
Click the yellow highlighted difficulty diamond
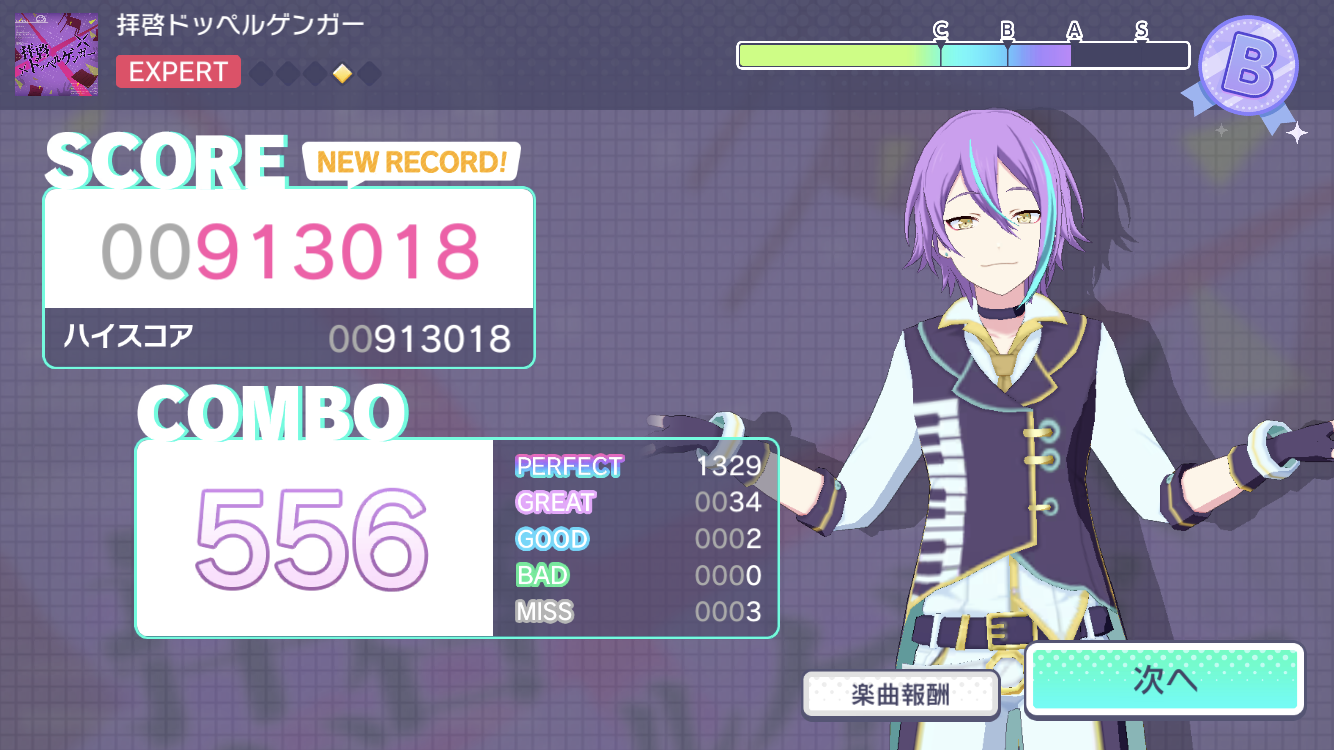click(x=342, y=73)
